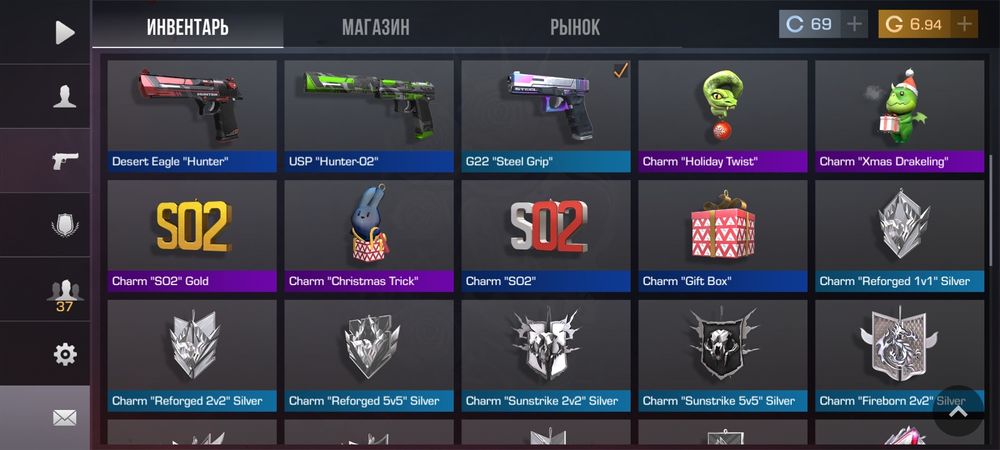1000x450 pixels.
Task: Select the Инвентарь tab
Action: click(187, 27)
